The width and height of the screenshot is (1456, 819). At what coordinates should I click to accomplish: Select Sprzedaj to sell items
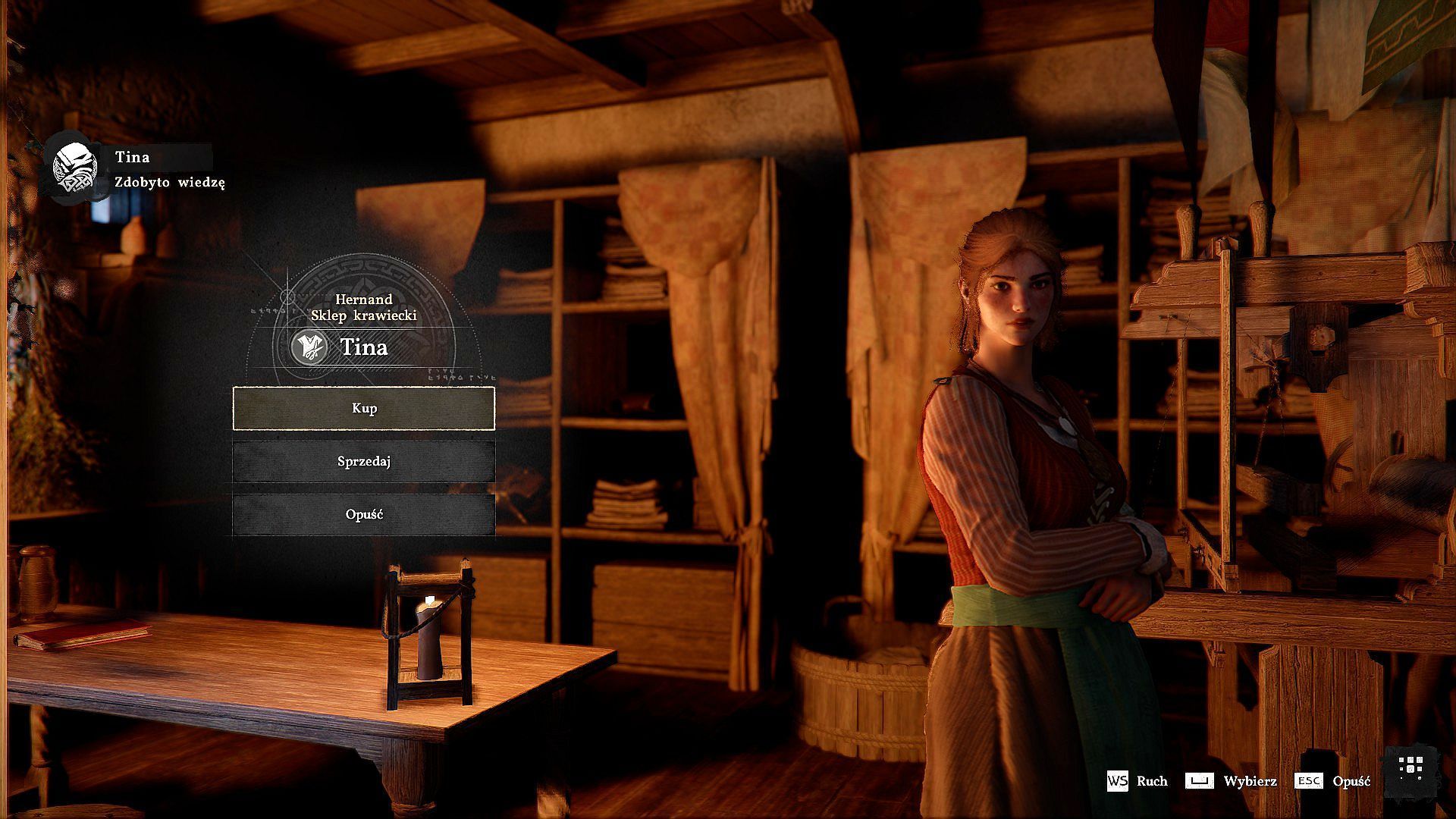pos(364,461)
